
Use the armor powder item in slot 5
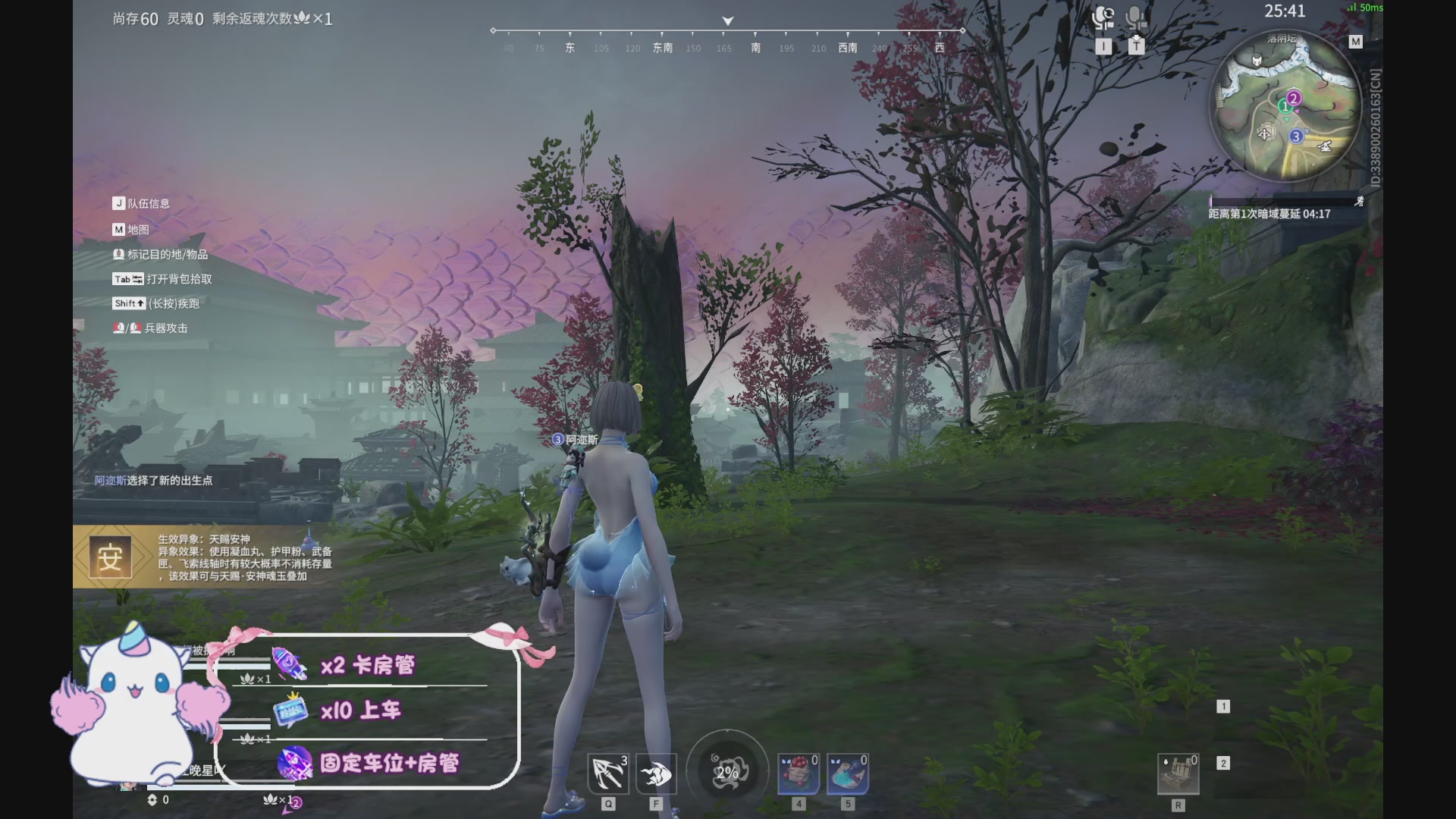[x=849, y=771]
